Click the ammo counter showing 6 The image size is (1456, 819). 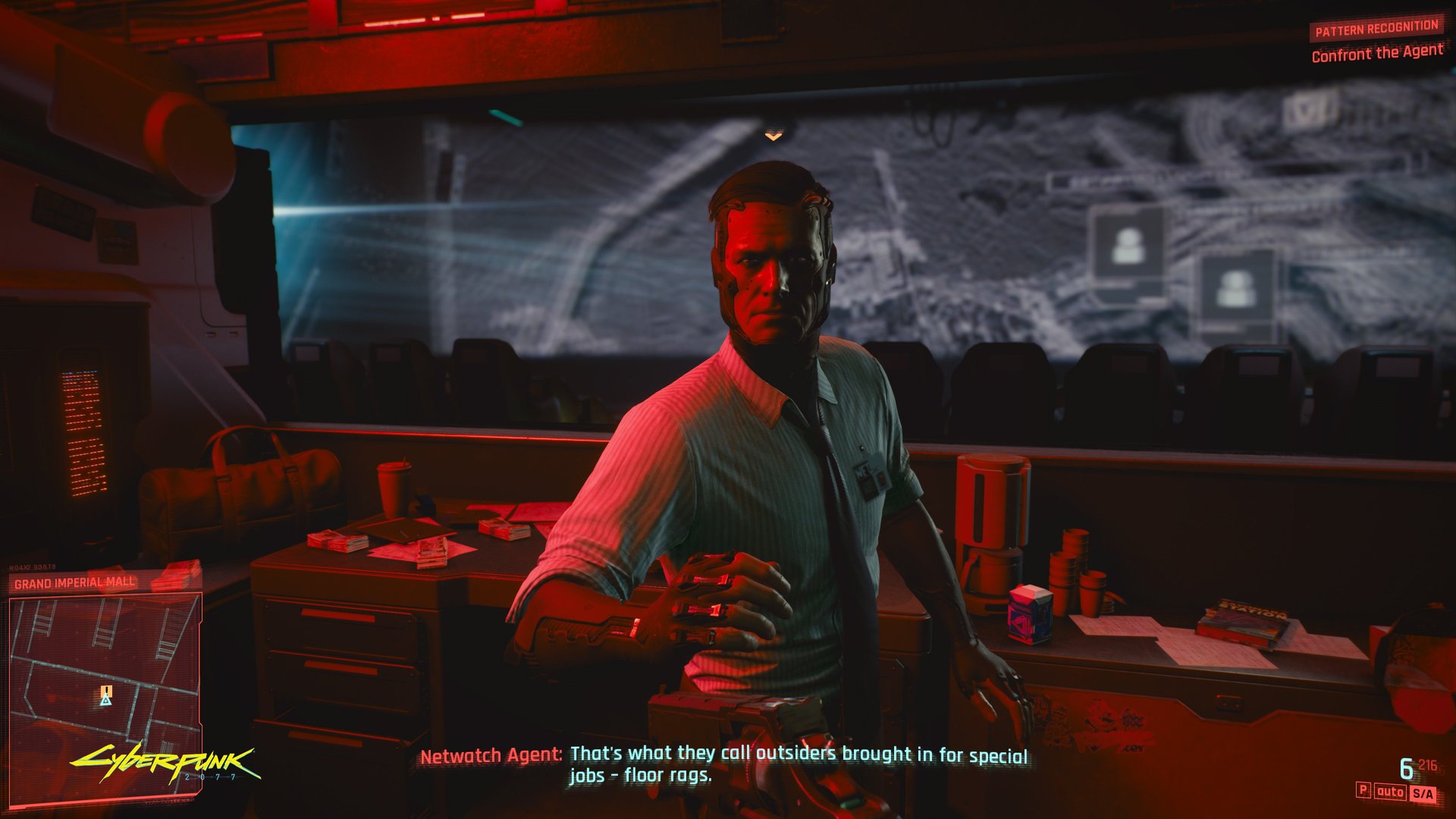click(1406, 767)
